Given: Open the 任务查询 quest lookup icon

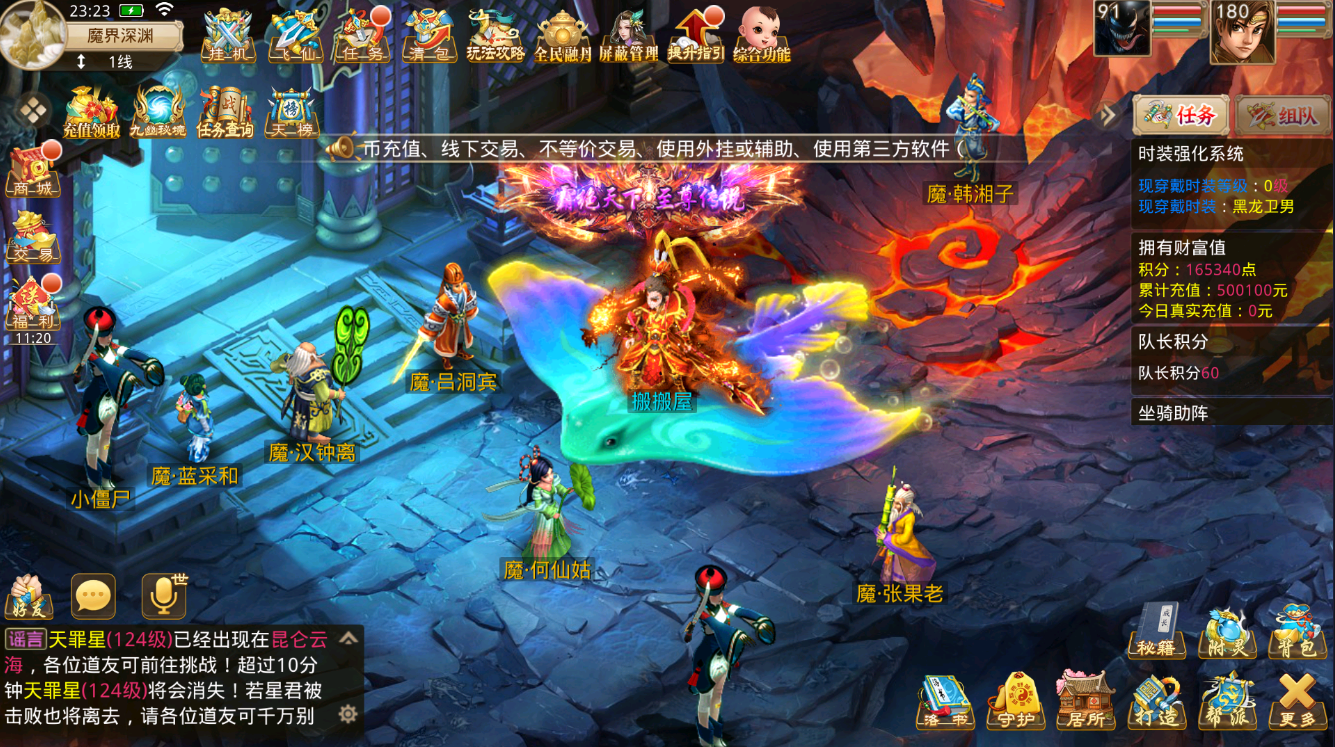Looking at the screenshot, I should point(225,111).
